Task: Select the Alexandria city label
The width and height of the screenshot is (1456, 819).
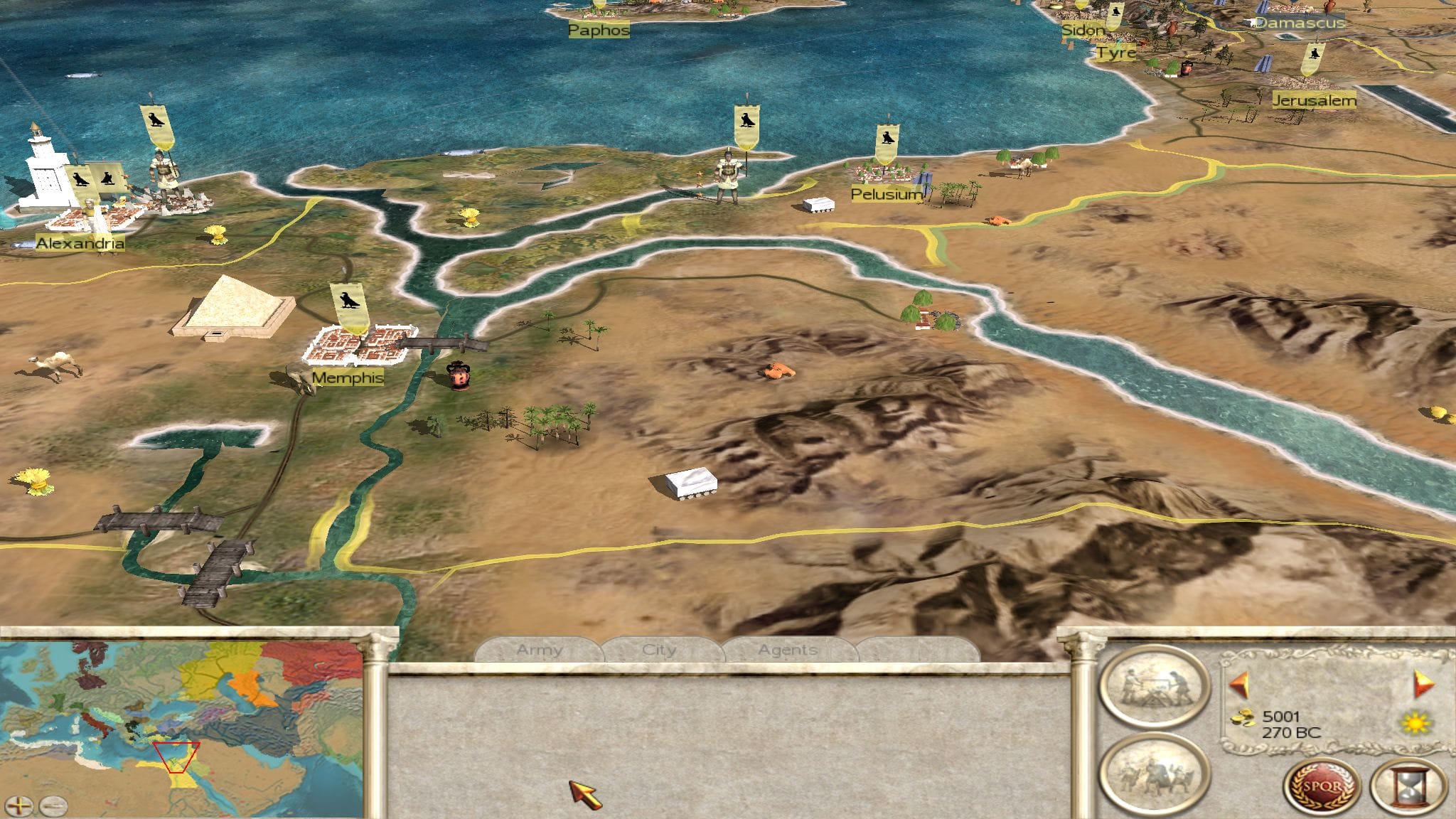Action: (x=80, y=244)
